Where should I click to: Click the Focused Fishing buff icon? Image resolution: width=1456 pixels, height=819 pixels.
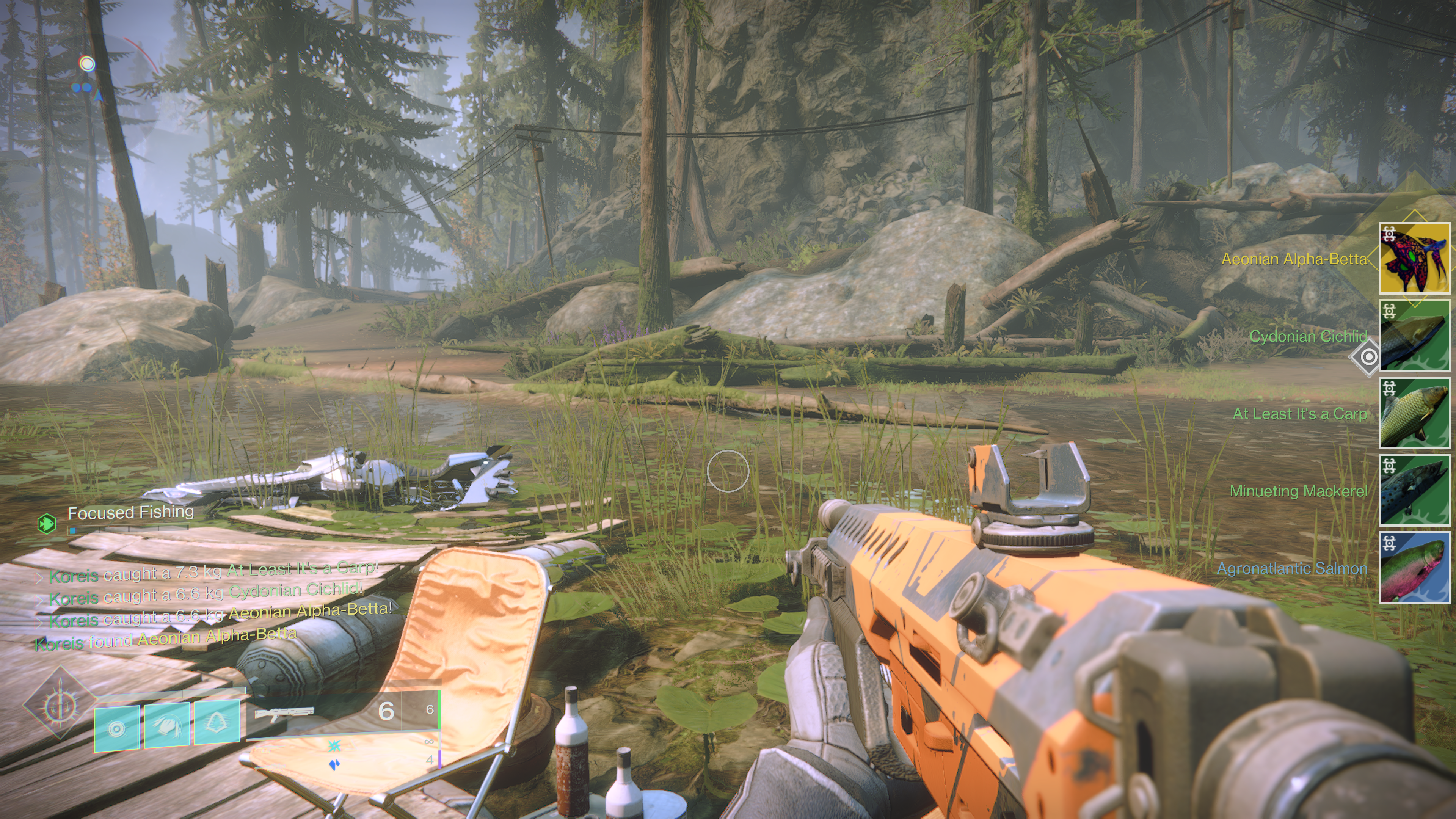click(46, 523)
